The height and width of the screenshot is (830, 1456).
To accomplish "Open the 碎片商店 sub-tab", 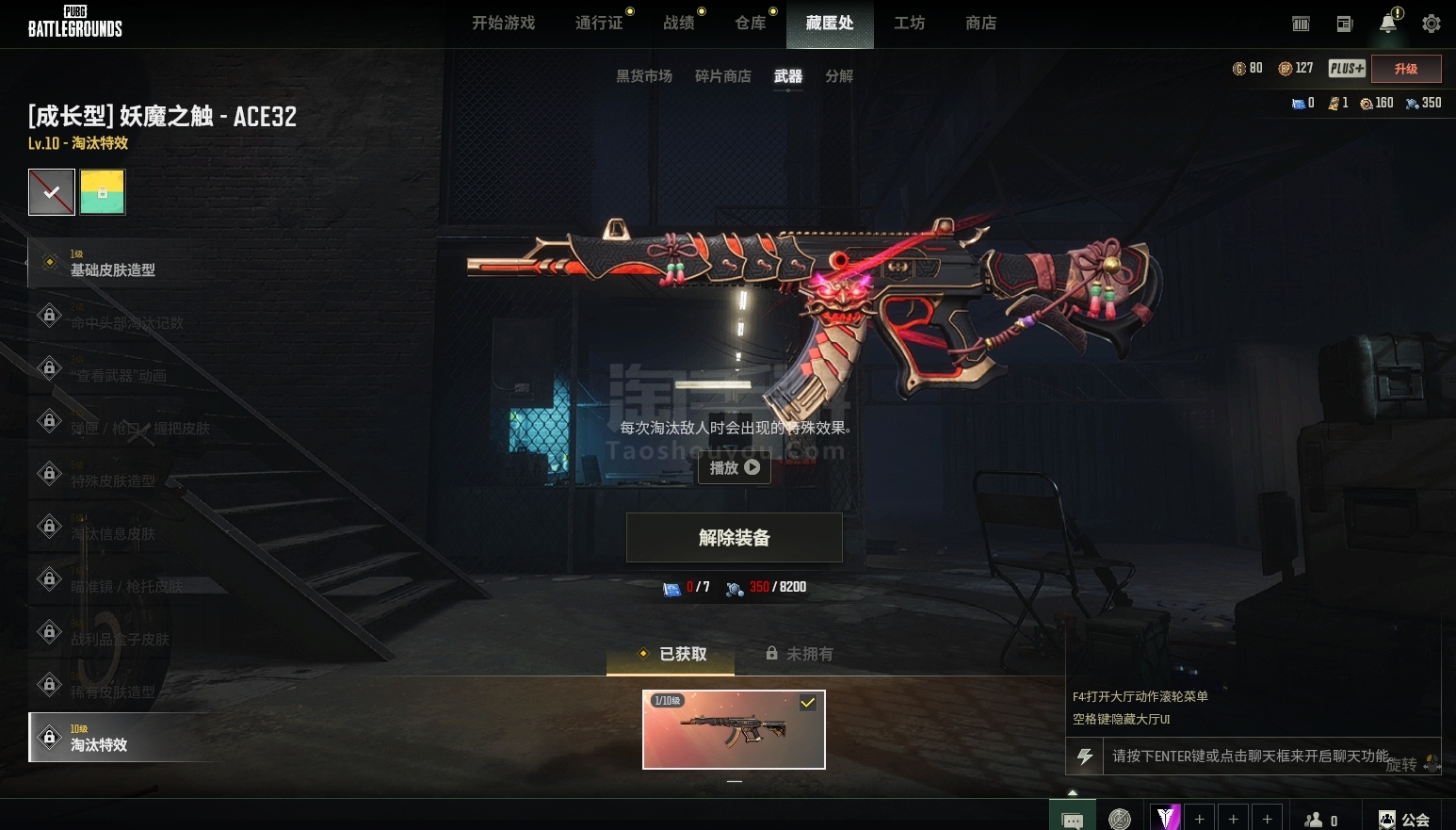I will (722, 76).
